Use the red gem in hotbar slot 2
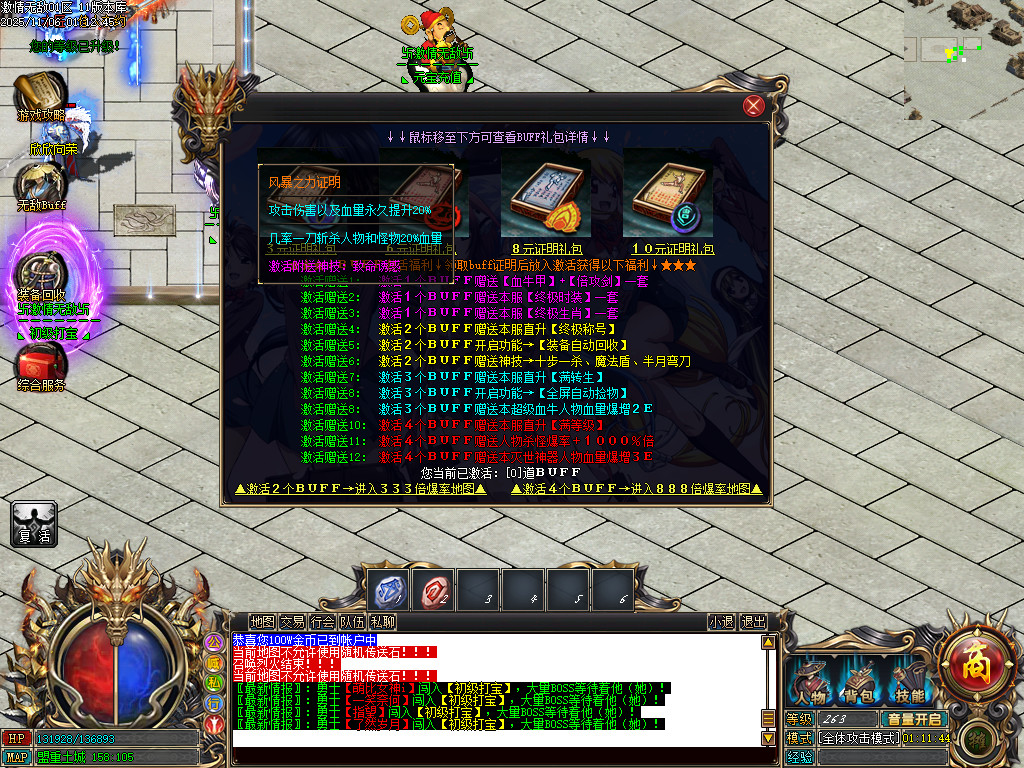 point(434,590)
